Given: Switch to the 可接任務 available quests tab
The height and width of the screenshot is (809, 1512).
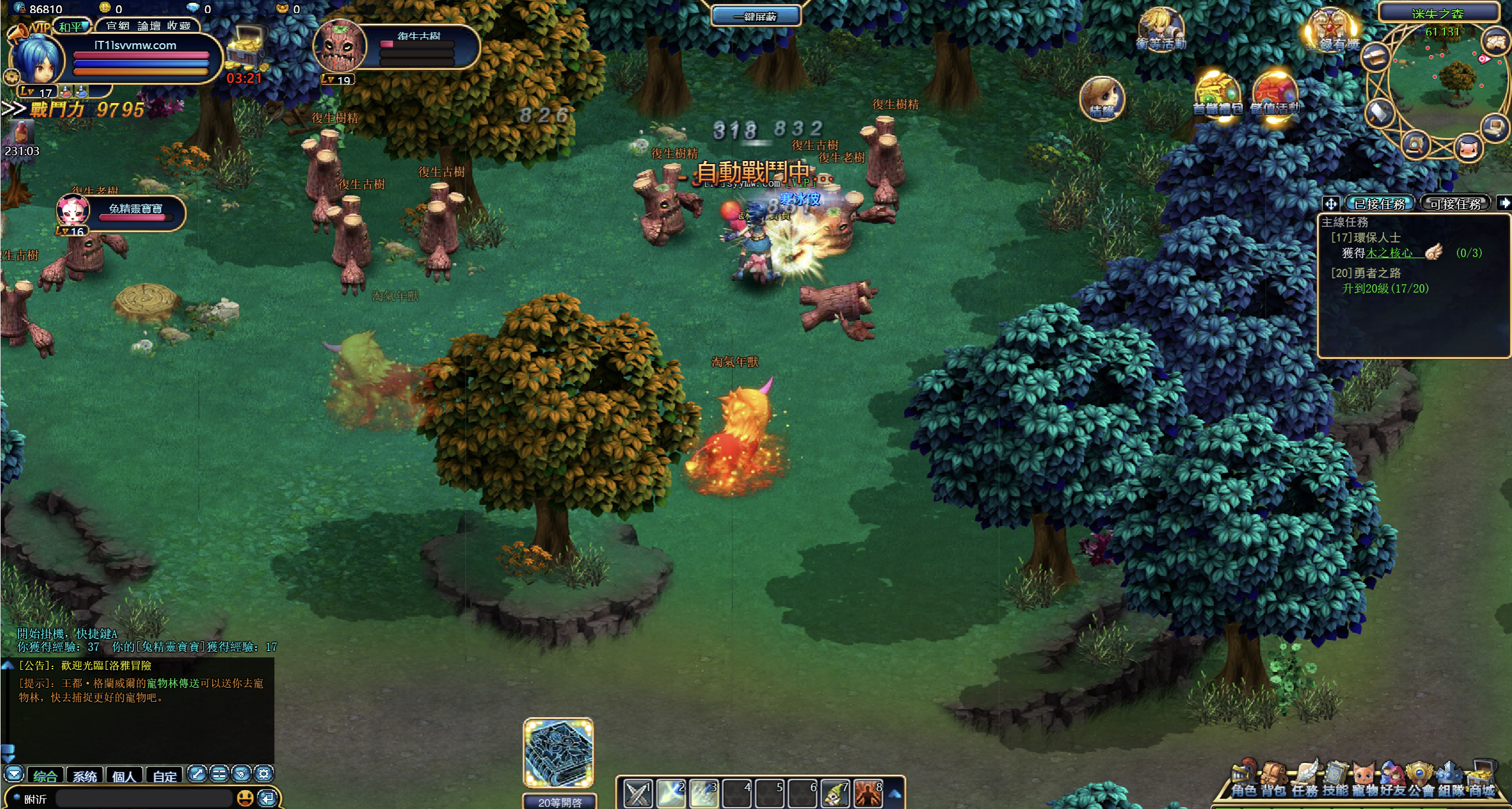Looking at the screenshot, I should 1455,204.
